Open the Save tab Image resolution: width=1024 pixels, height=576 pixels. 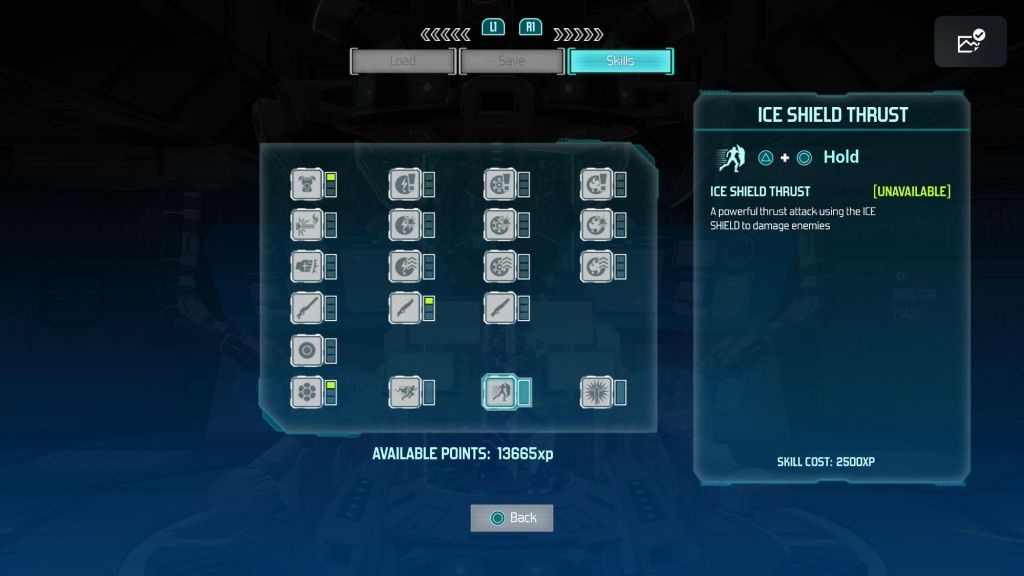point(511,61)
